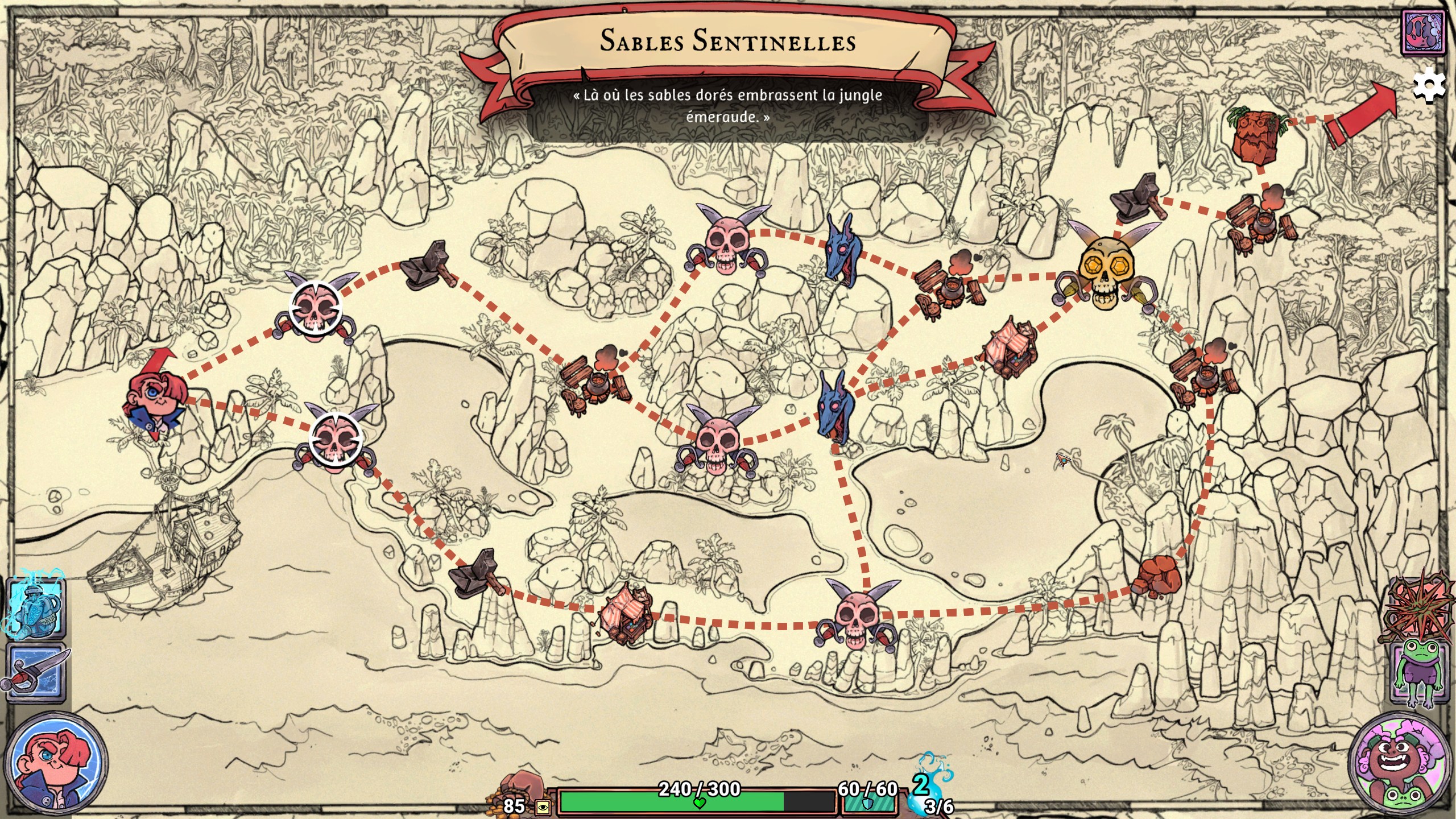Choose the upper highlighted skull battle node
This screenshot has width=1456, height=819.
[x=315, y=308]
